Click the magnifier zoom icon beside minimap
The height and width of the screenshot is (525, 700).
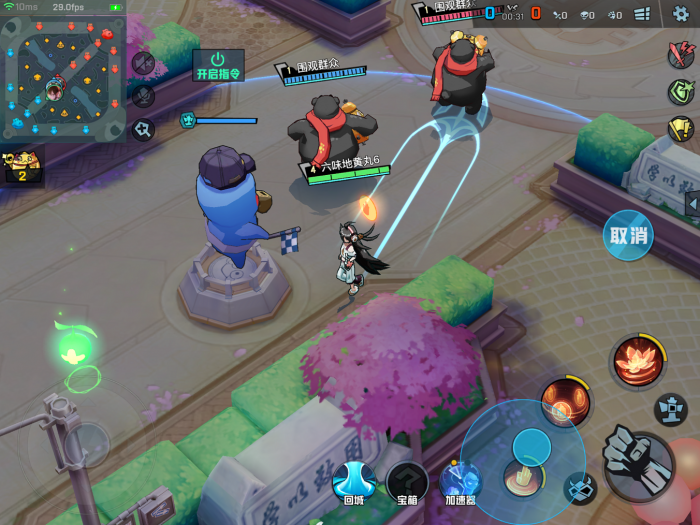(x=142, y=129)
